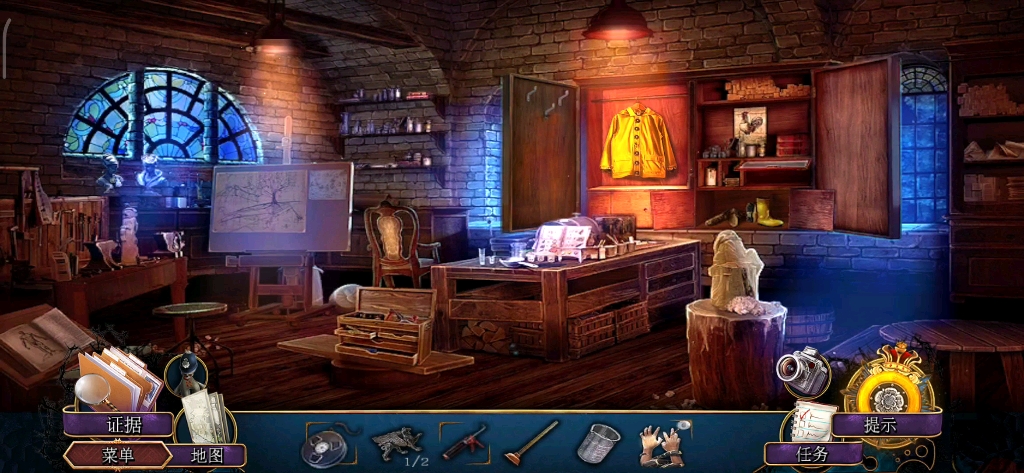Select the handcuffed hands inventory item
Screen dimensions: 1024x473
click(x=660, y=442)
